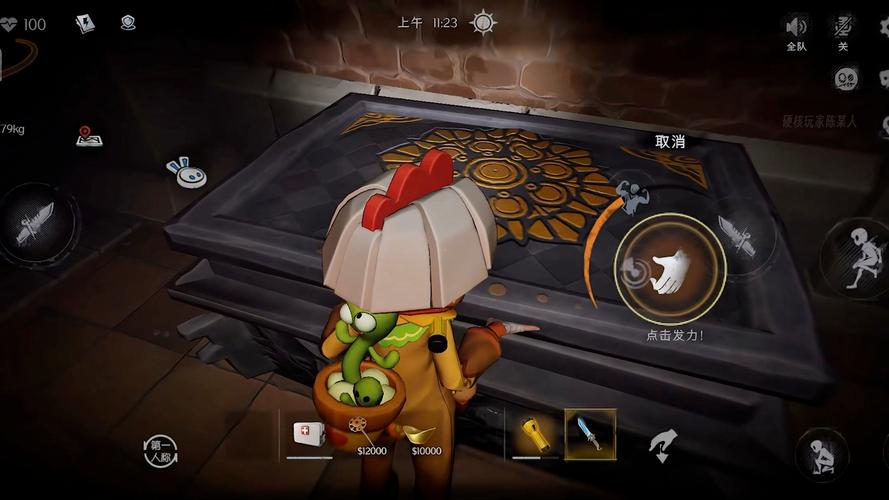Image resolution: width=889 pixels, height=500 pixels.
Task: Equip the flashlight slot
Action: pyautogui.click(x=534, y=434)
